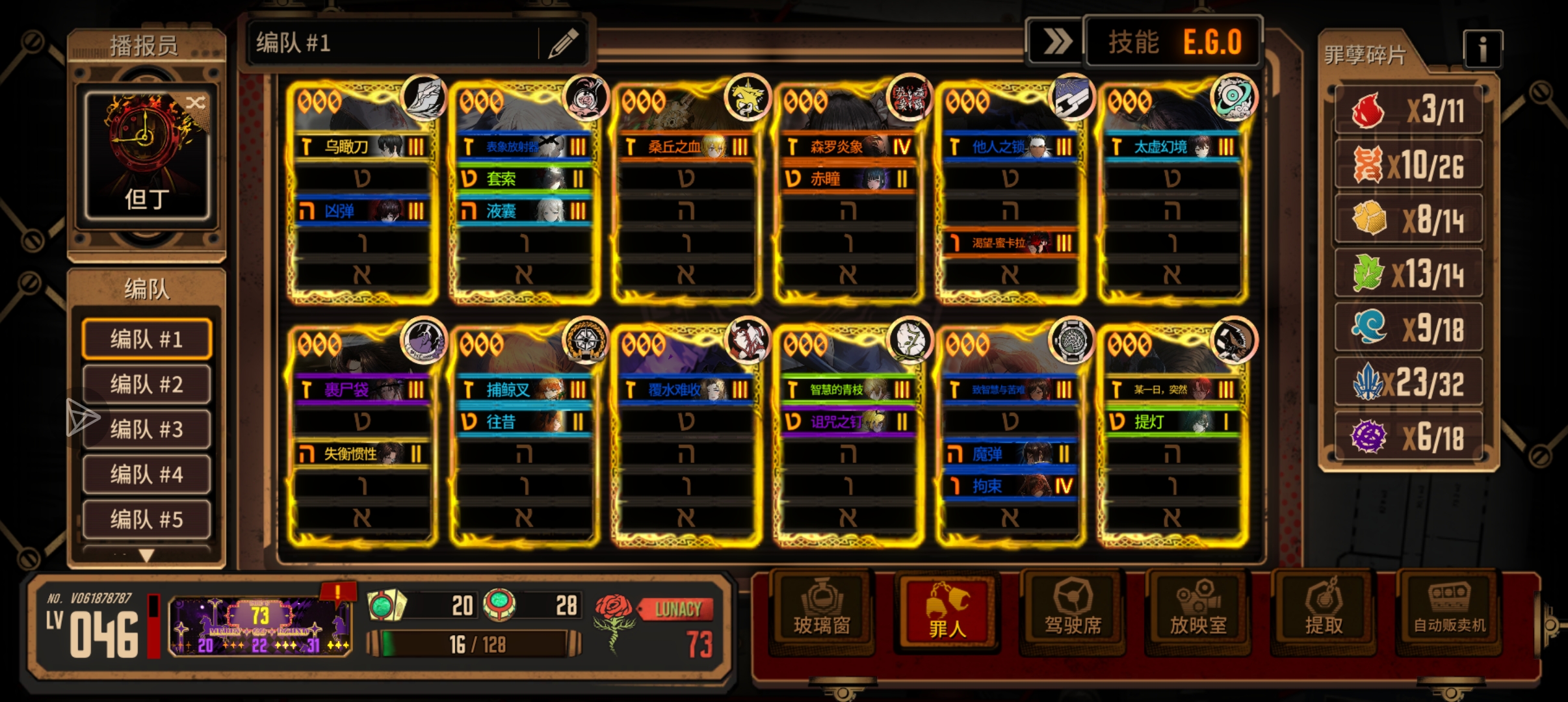Switch to 编队 #2
This screenshot has height=702, width=1568.
147,384
